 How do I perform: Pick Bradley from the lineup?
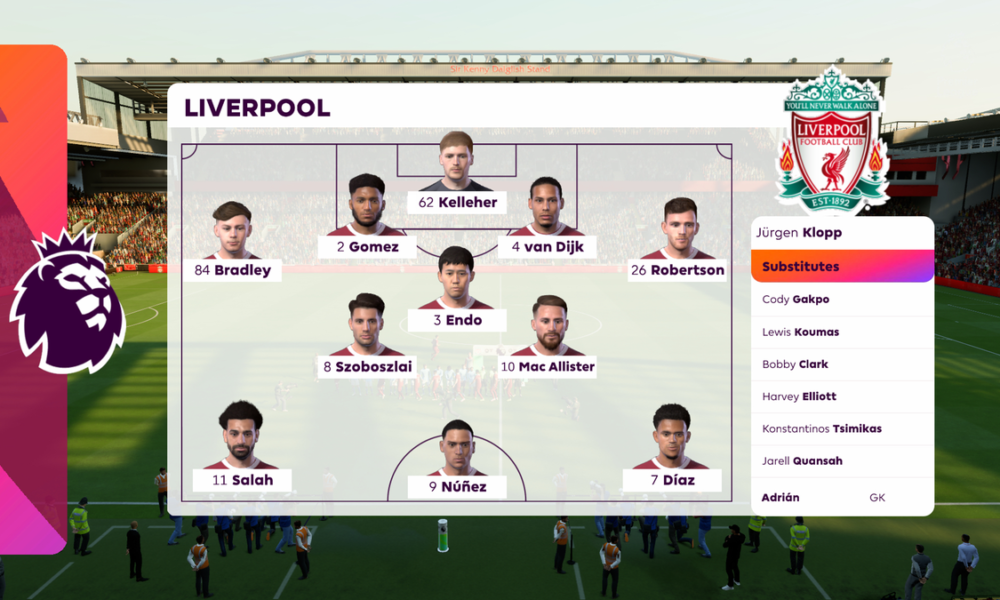pyautogui.click(x=232, y=270)
